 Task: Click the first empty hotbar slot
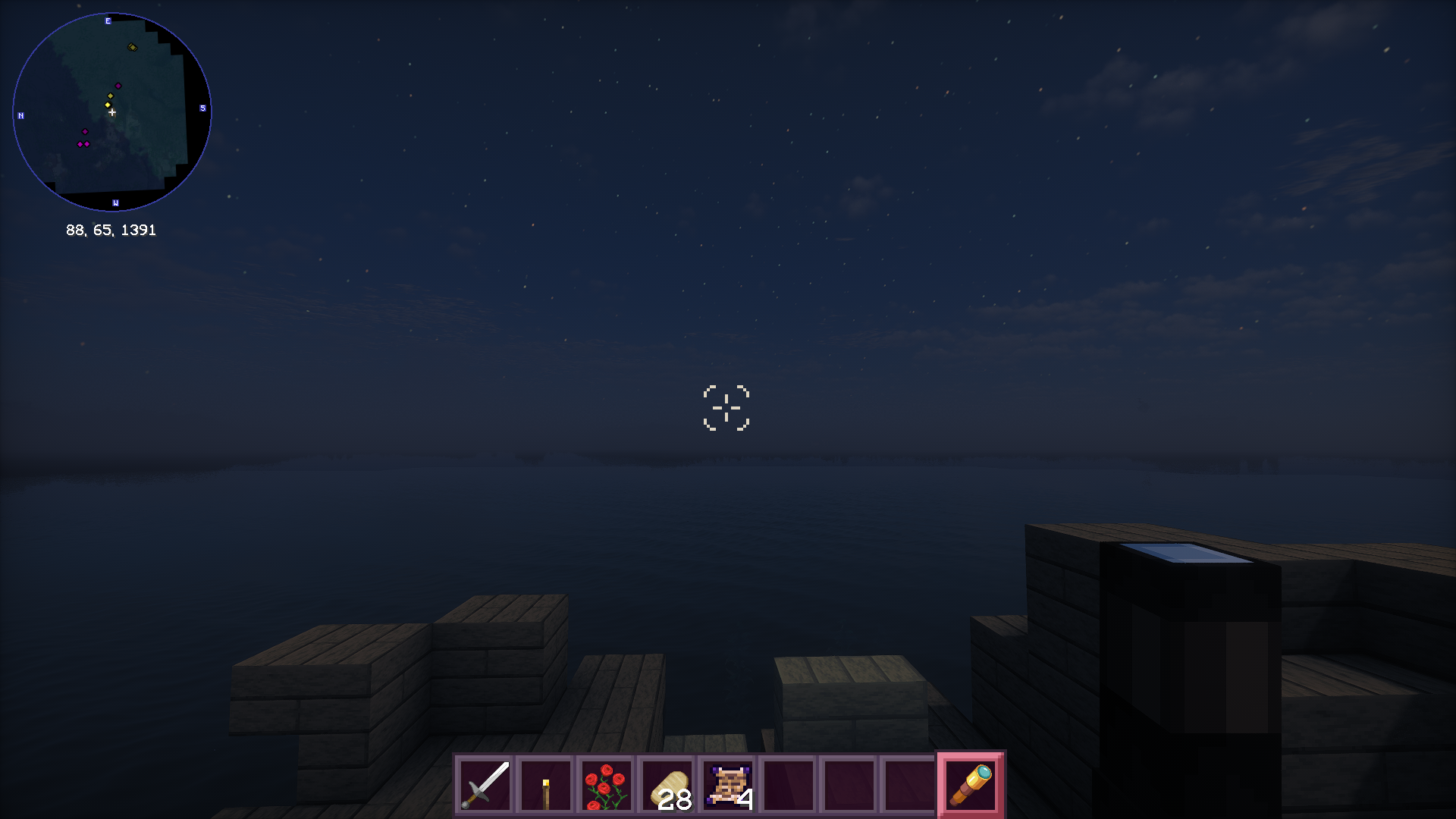click(x=788, y=784)
